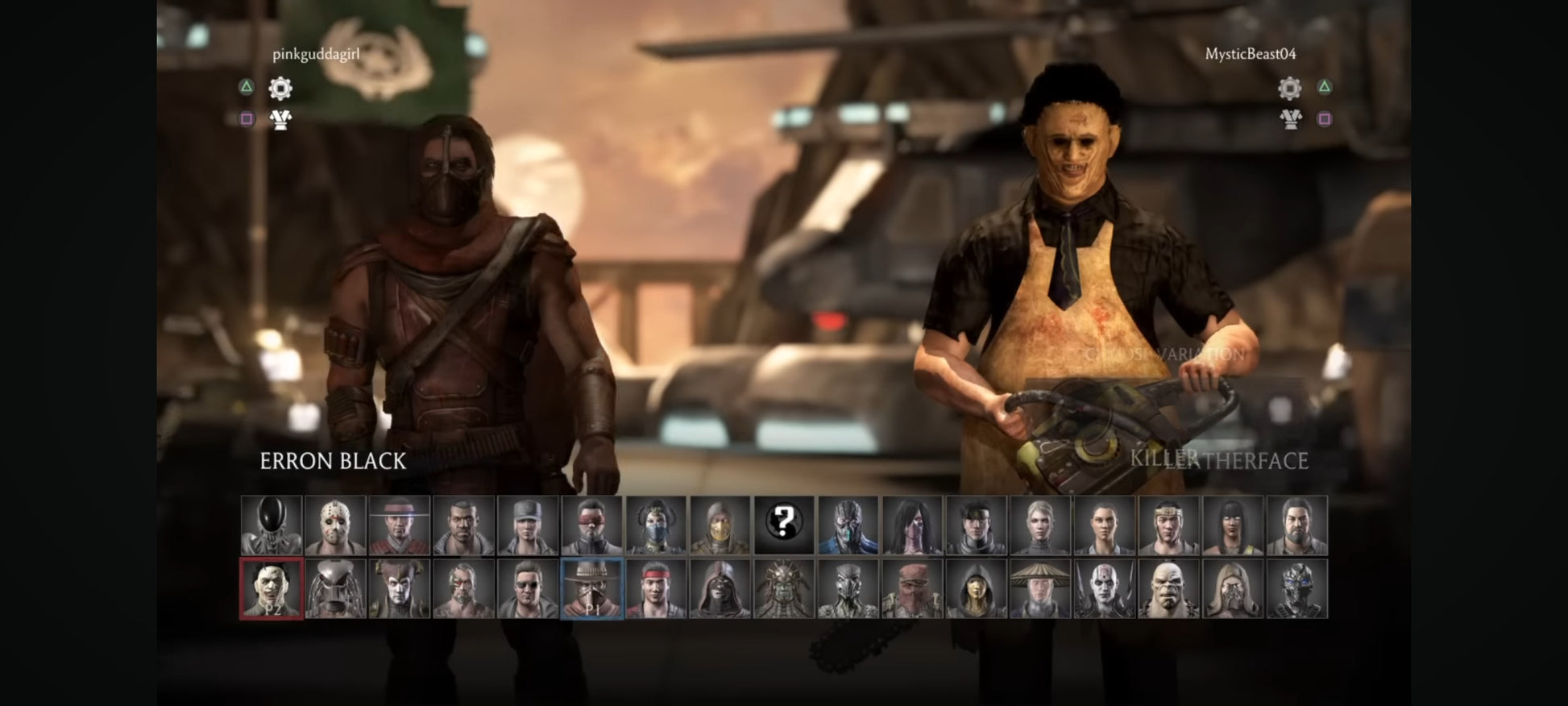Image resolution: width=1568 pixels, height=706 pixels.
Task: Select Sub-Zero in blue armor
Action: (848, 525)
